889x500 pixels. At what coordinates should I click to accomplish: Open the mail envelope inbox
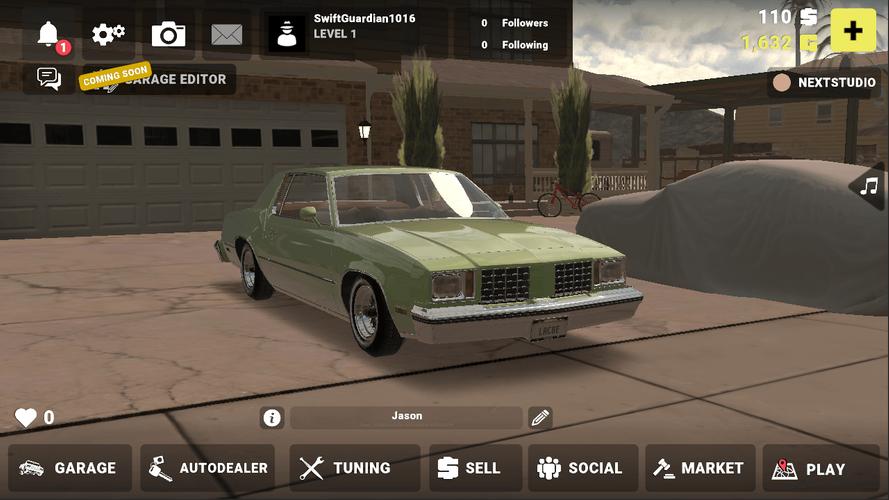pos(227,35)
